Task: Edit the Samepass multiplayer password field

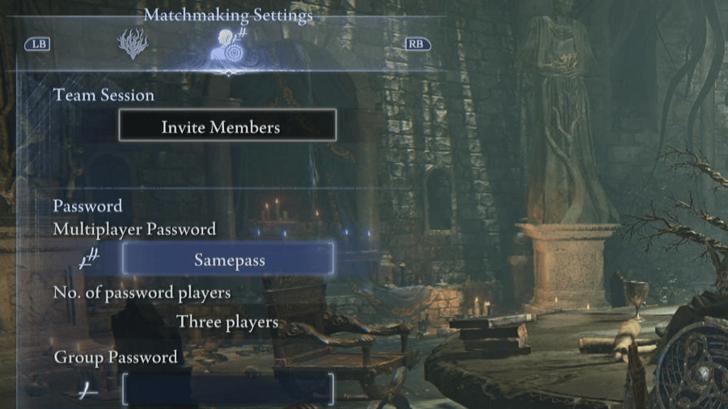Action: tap(228, 259)
